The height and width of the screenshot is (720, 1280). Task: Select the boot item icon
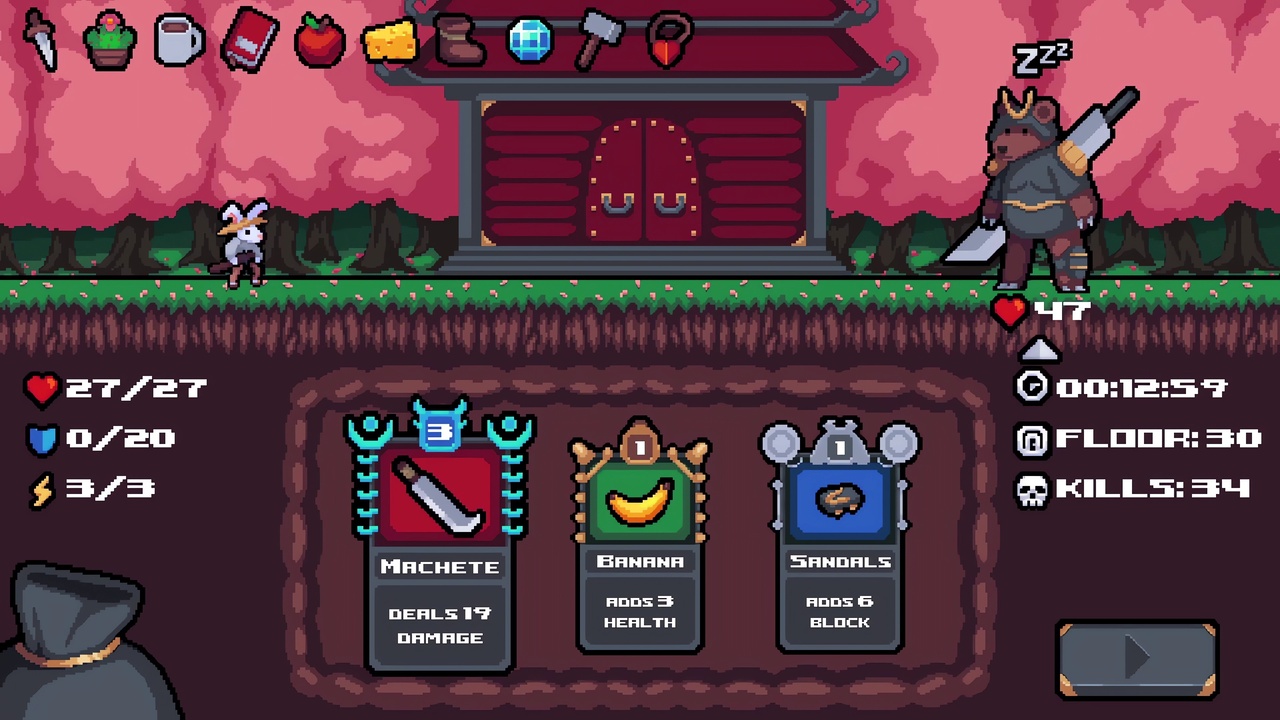tap(459, 40)
